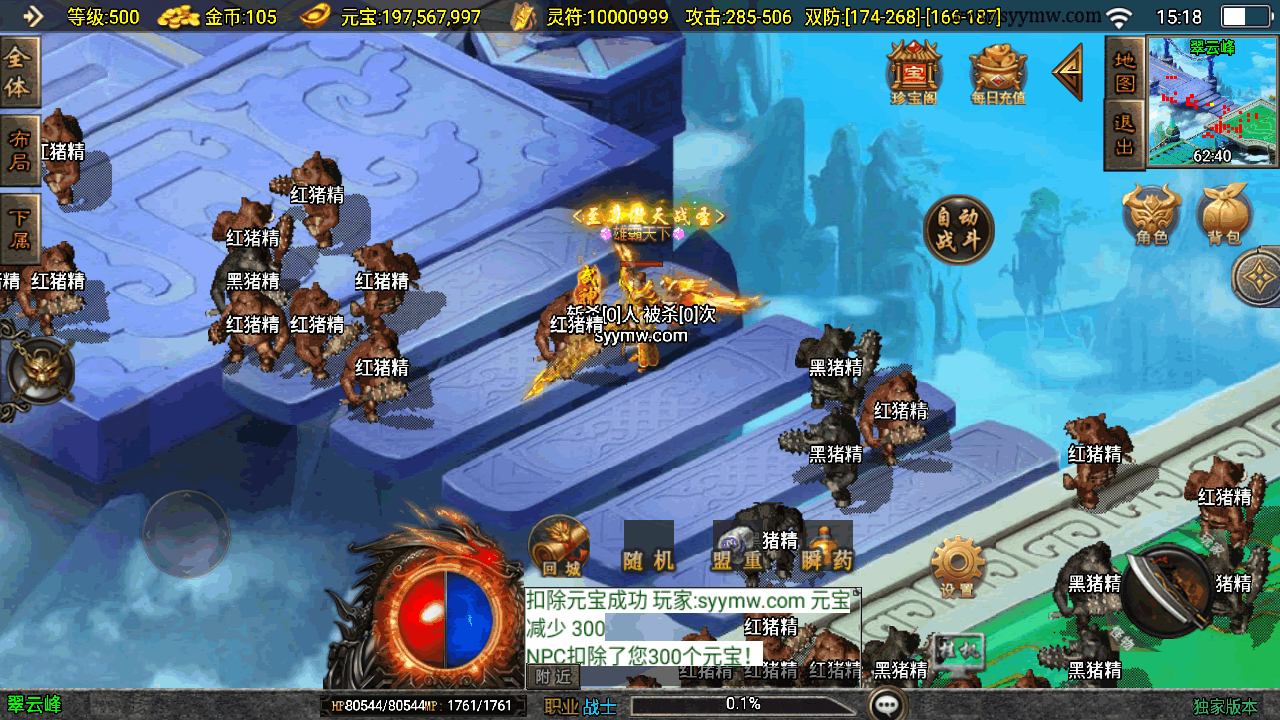The width and height of the screenshot is (1280, 720).
Task: Select the 全体 target mode tab
Action: (x=19, y=72)
